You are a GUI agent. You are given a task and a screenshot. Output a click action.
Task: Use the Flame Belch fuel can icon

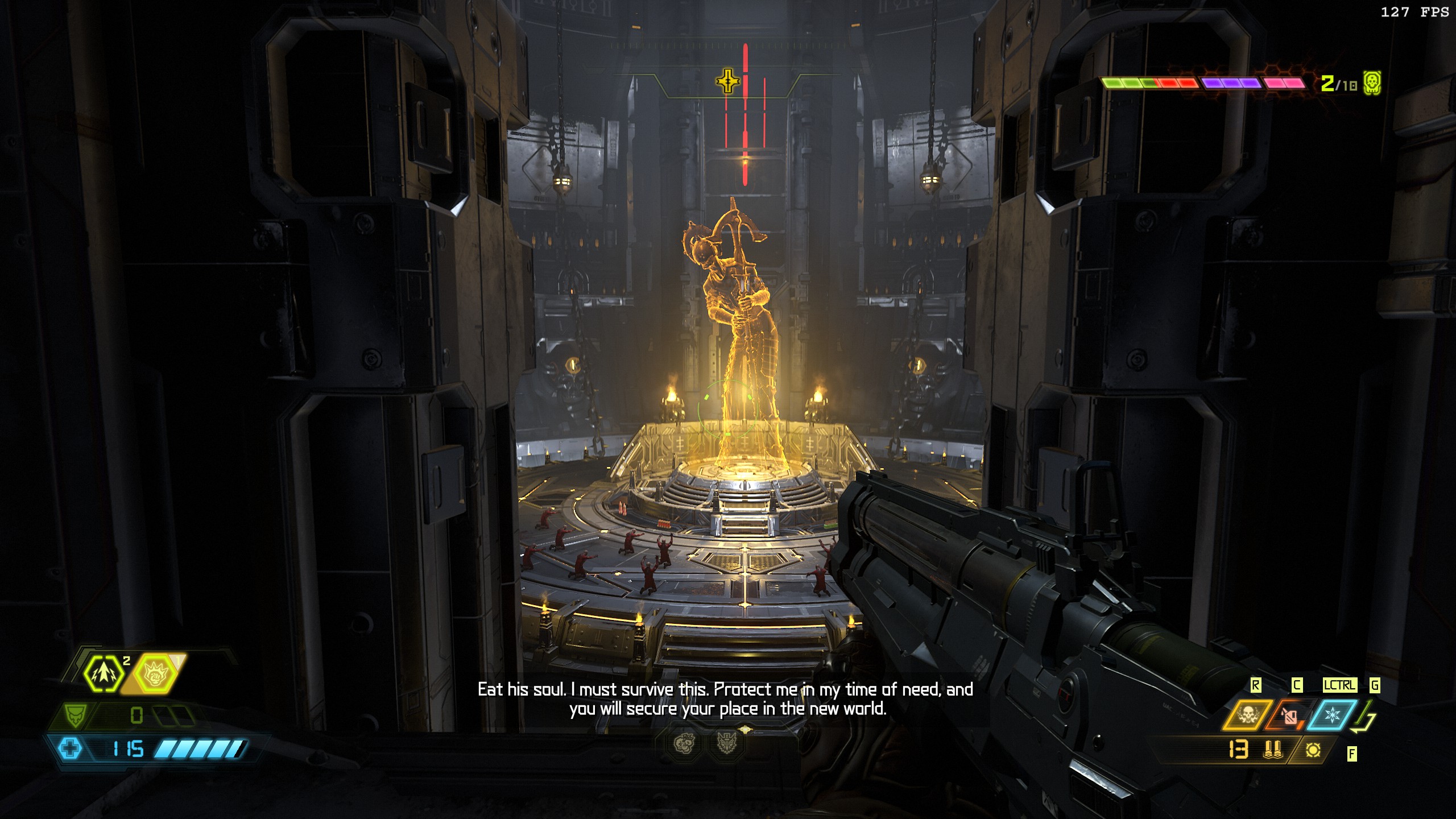[x=1289, y=716]
